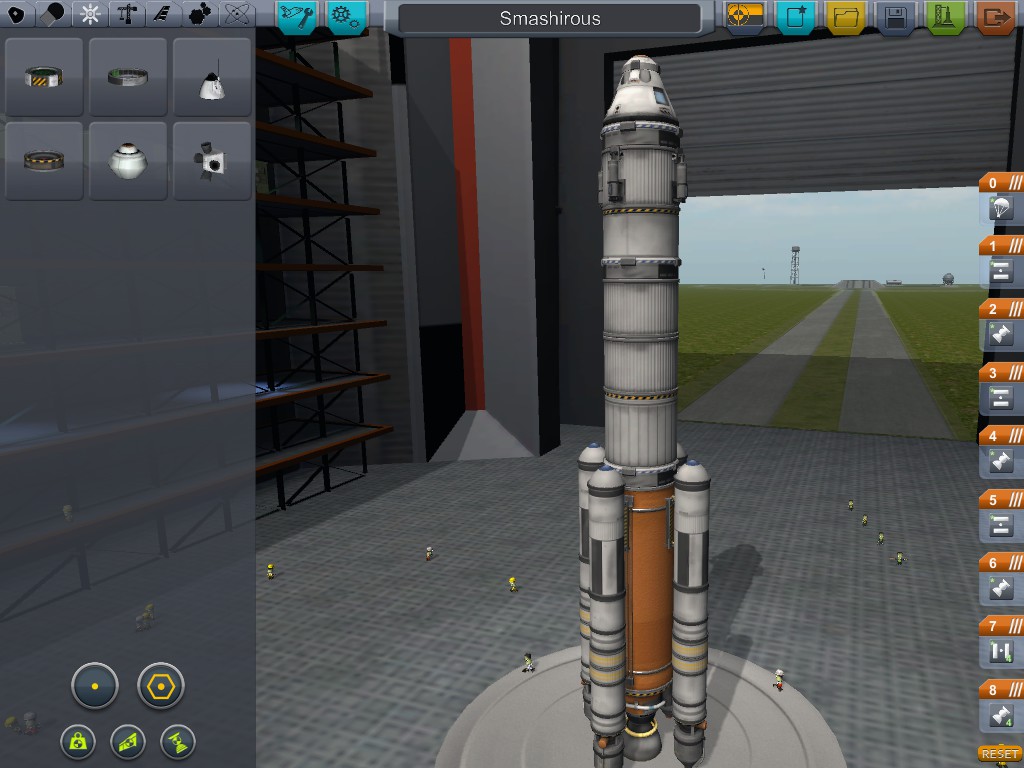The image size is (1024, 768).
Task: Start a new craft with the starred page button
Action: pos(796,17)
